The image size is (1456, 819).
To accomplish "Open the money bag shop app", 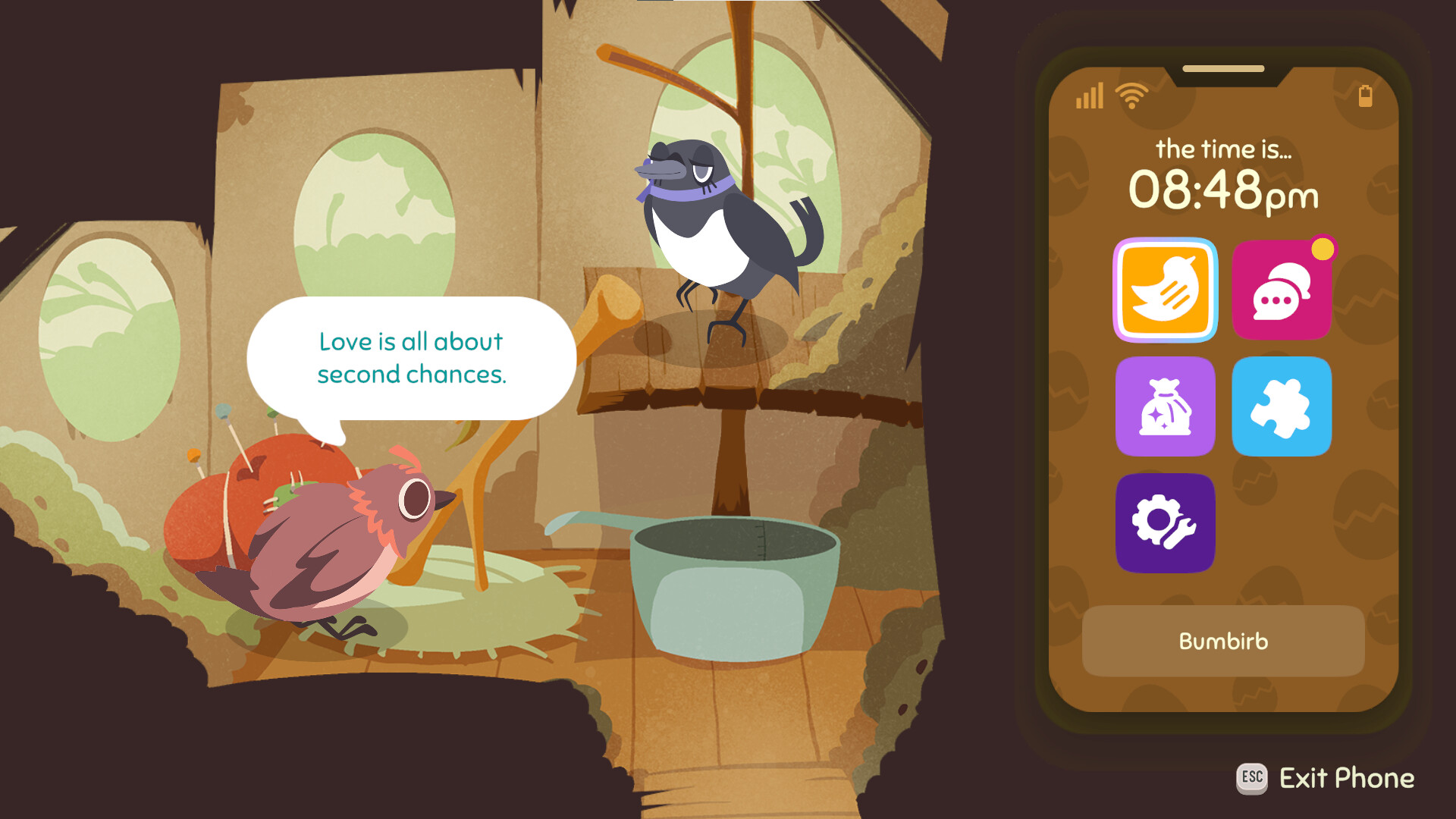I will (x=1166, y=407).
